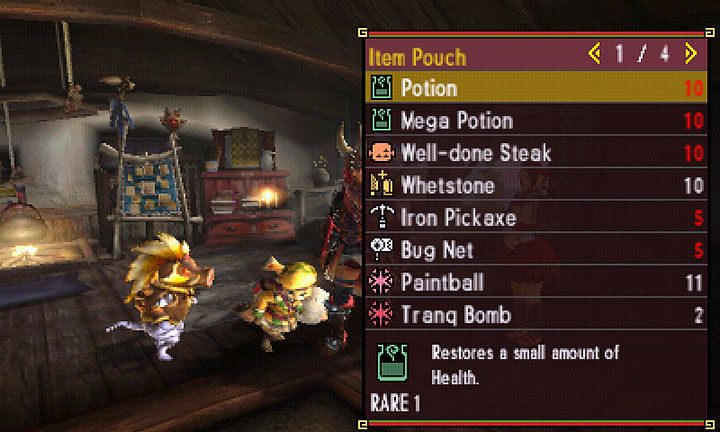This screenshot has height=432, width=720.
Task: Go to the previous Item Pouch page
Action: [594, 52]
